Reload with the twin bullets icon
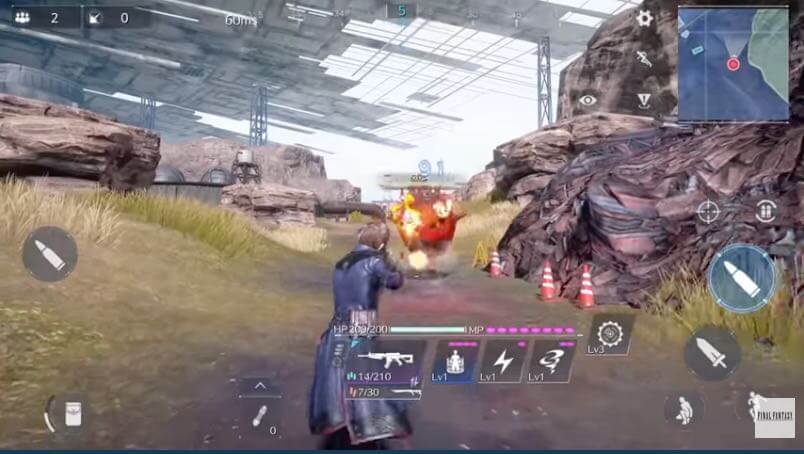The height and width of the screenshot is (454, 804). pos(766,211)
